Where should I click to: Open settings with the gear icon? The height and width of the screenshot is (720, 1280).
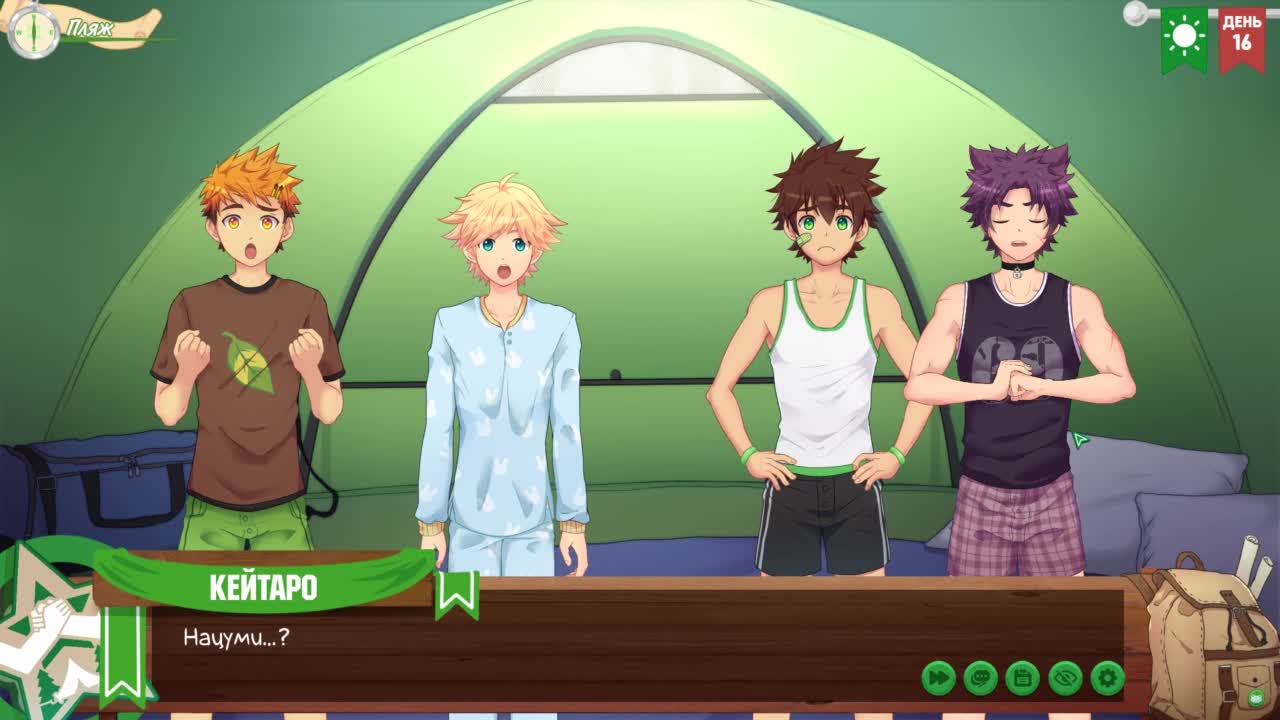1107,678
